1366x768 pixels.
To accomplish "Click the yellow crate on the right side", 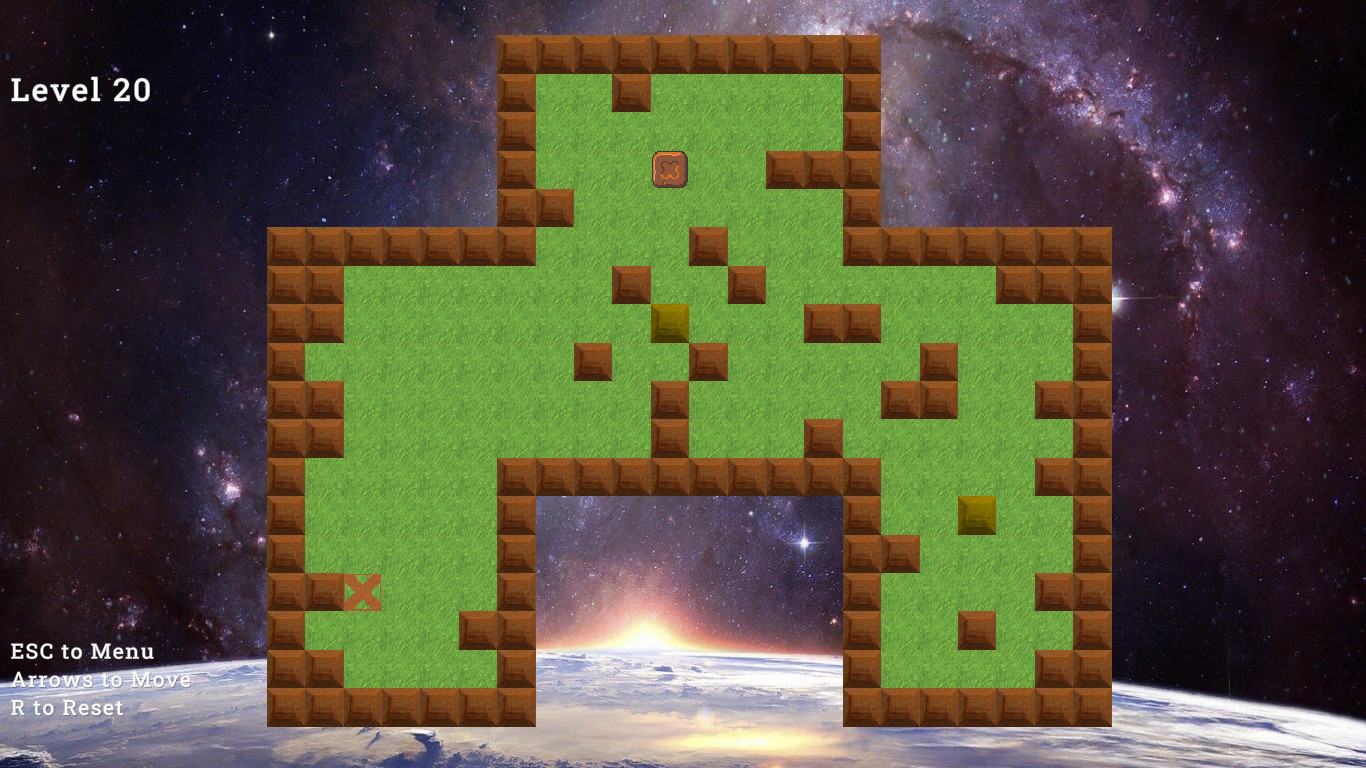I will [x=977, y=516].
